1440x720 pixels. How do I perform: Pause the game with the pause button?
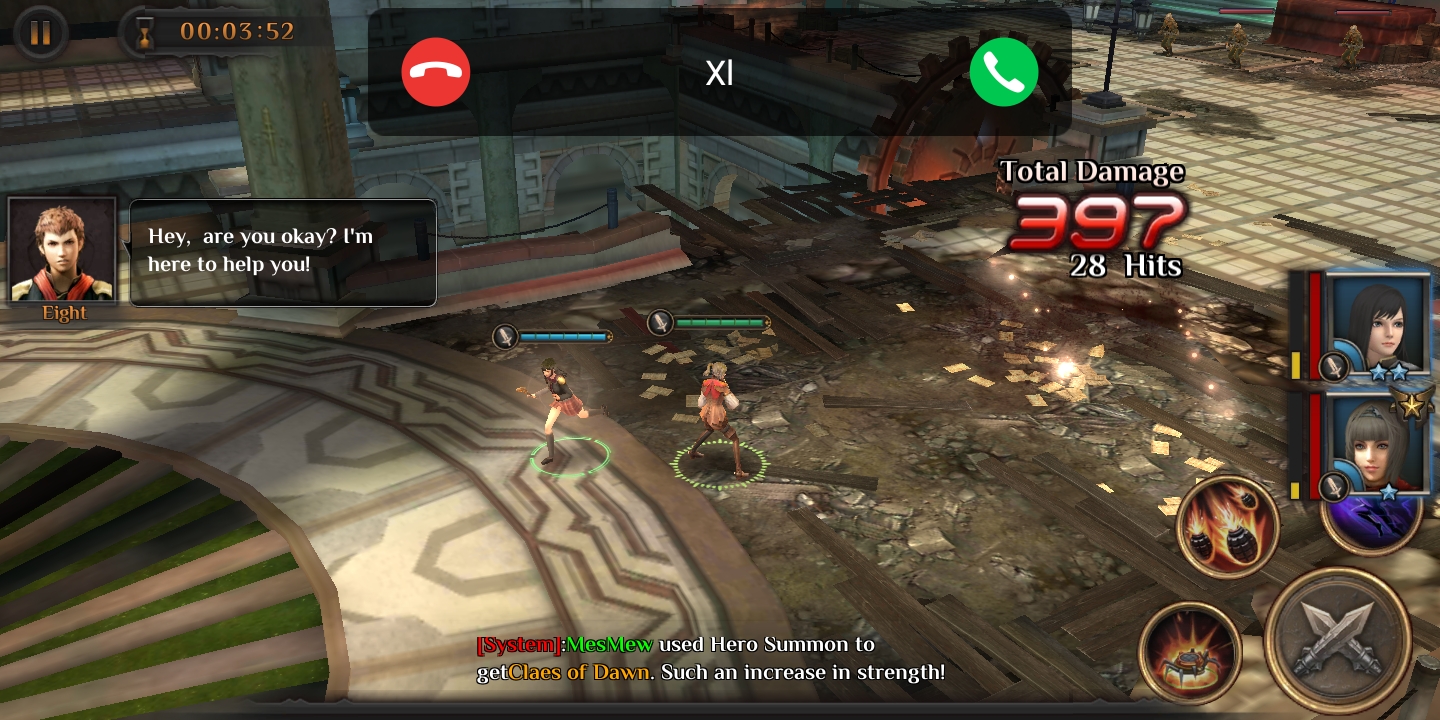[40, 33]
